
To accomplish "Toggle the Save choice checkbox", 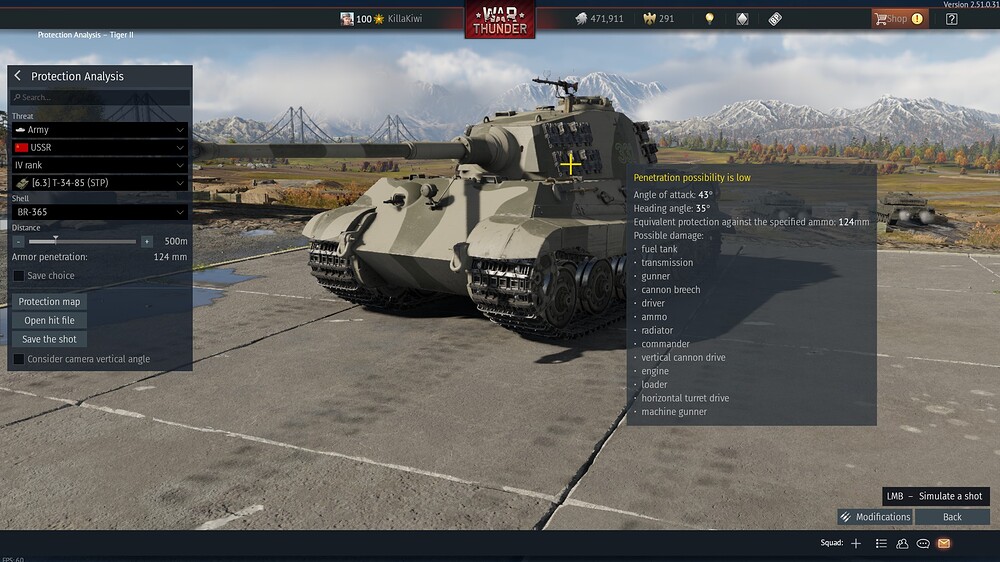I will tap(19, 276).
